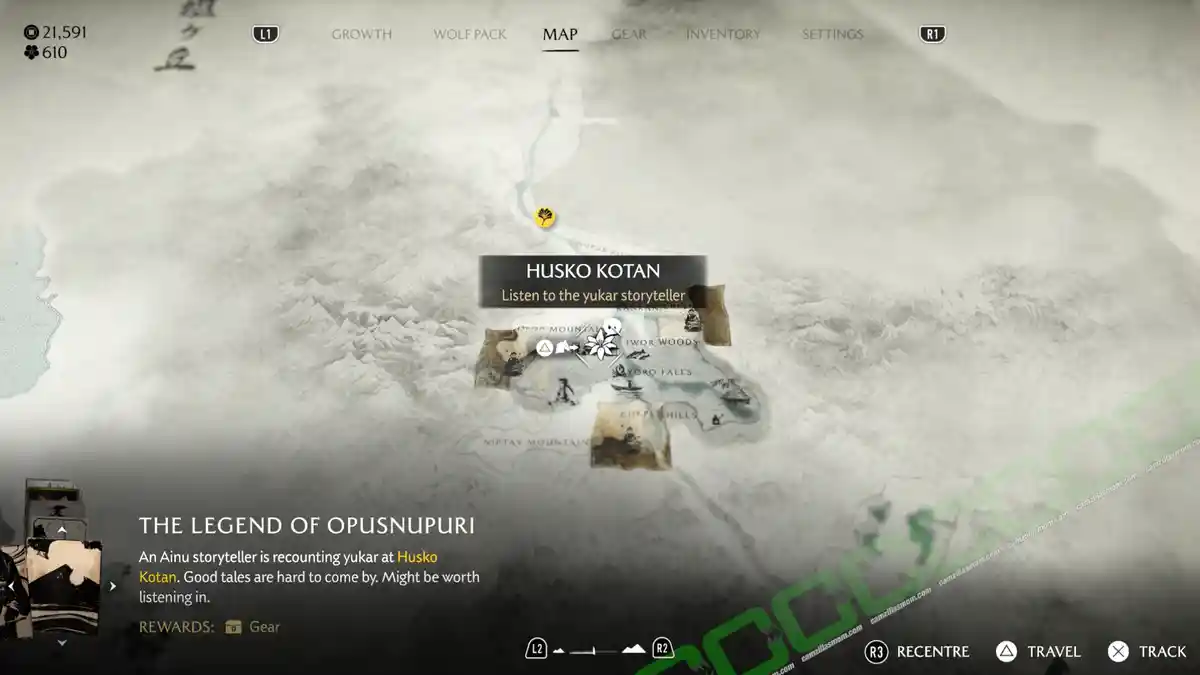1200x675 pixels.
Task: Open the Inventory tab
Action: point(723,34)
